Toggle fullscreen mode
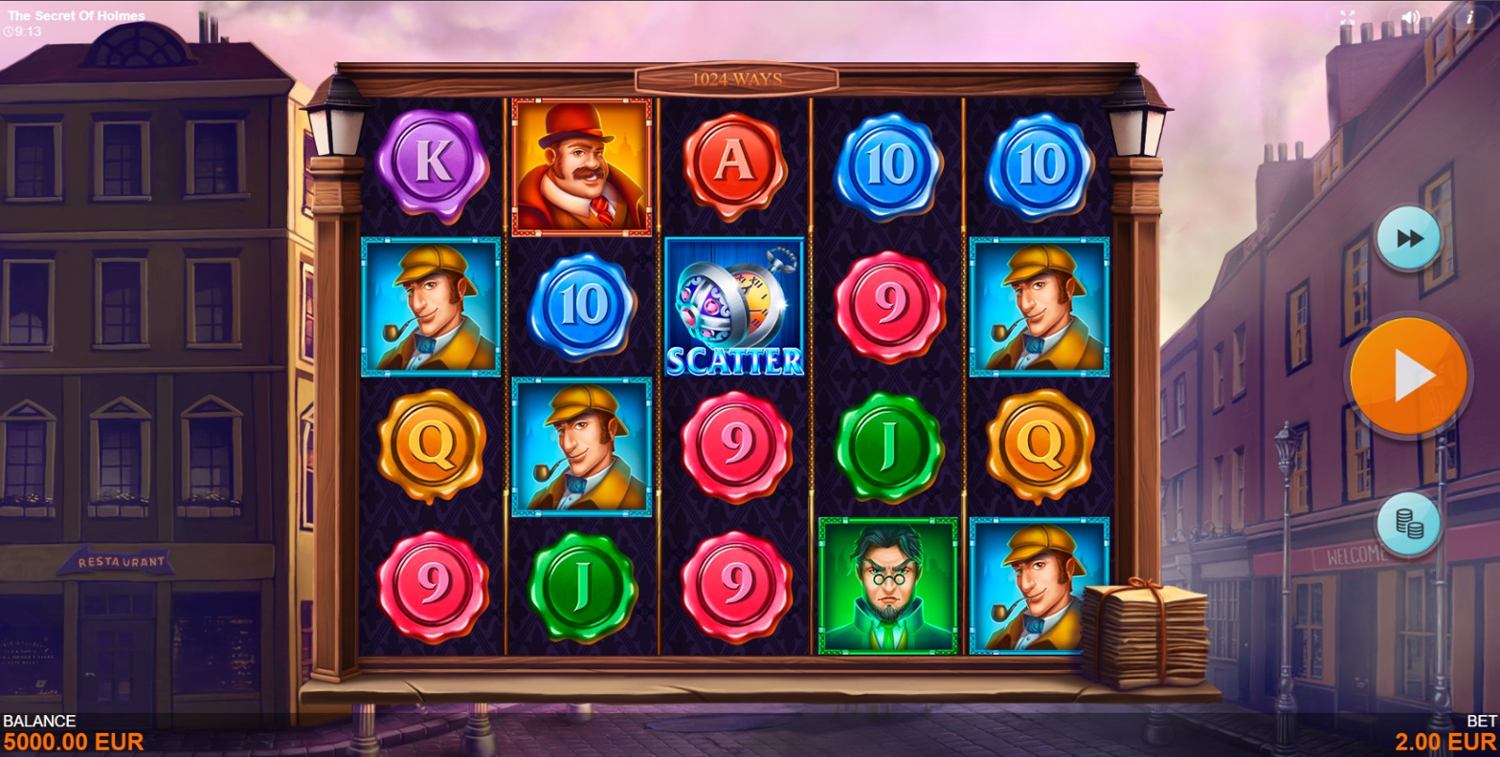The image size is (1500, 757). [x=1347, y=17]
